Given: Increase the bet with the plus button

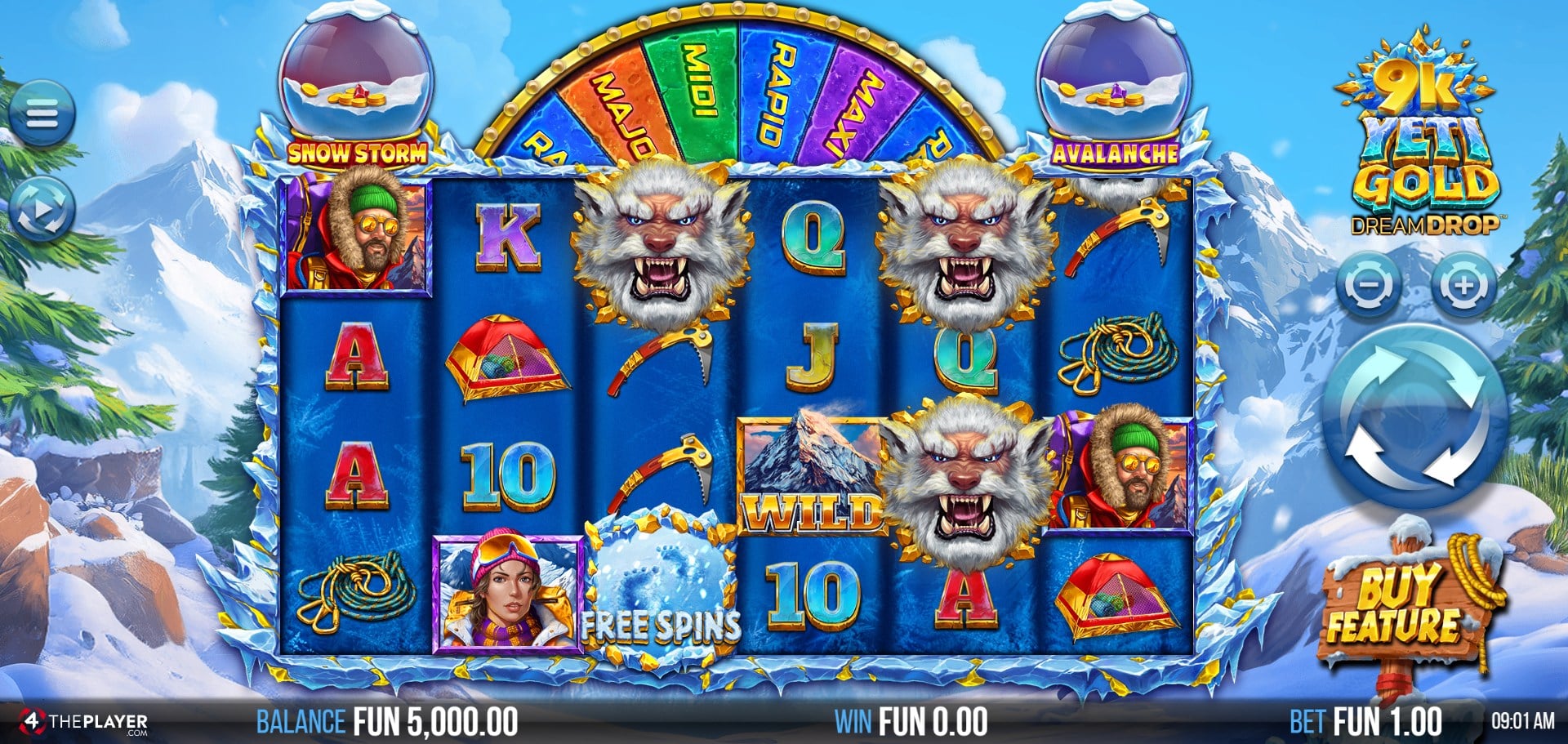Looking at the screenshot, I should [1463, 286].
